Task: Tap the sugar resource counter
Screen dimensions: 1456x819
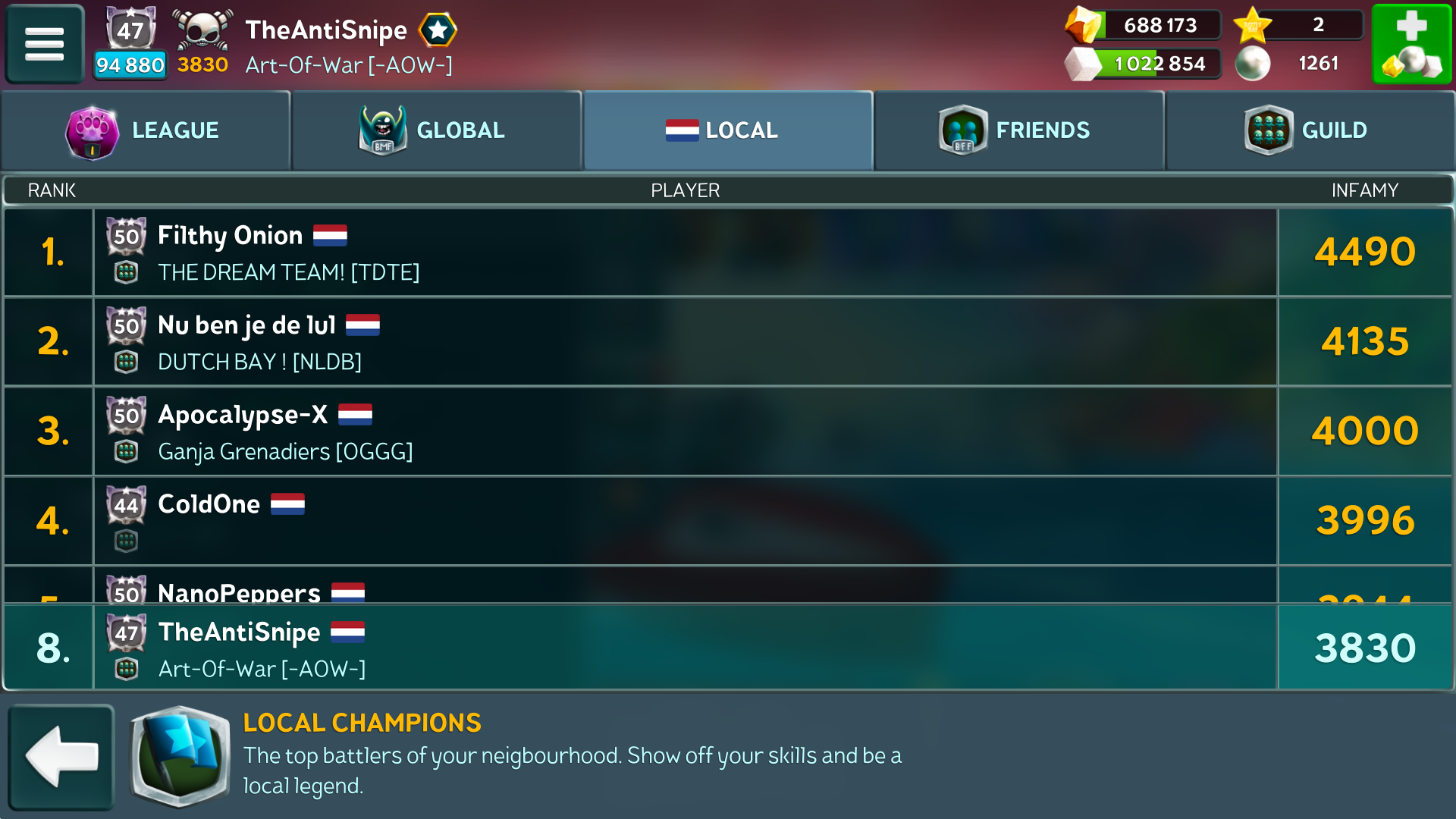Action: (x=1144, y=64)
